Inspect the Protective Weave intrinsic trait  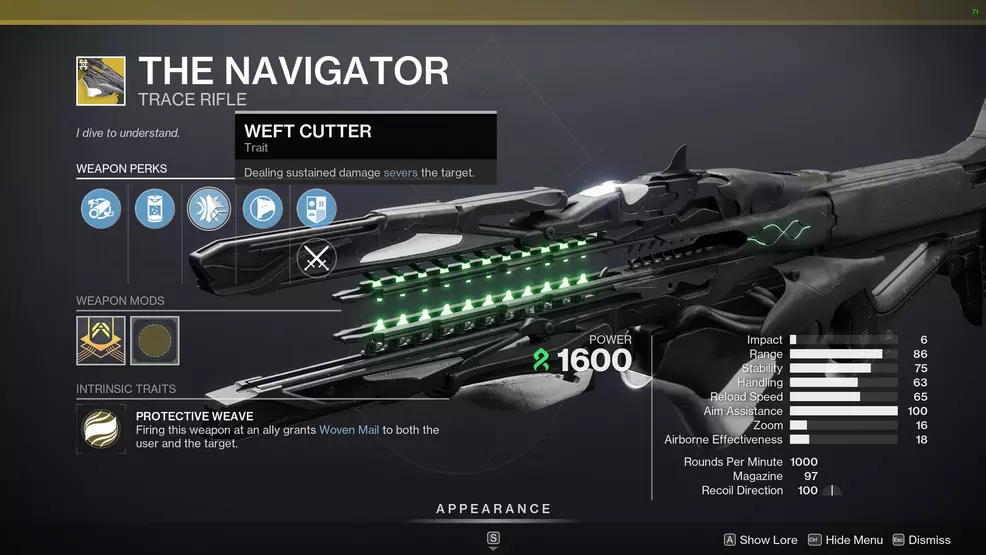point(101,429)
